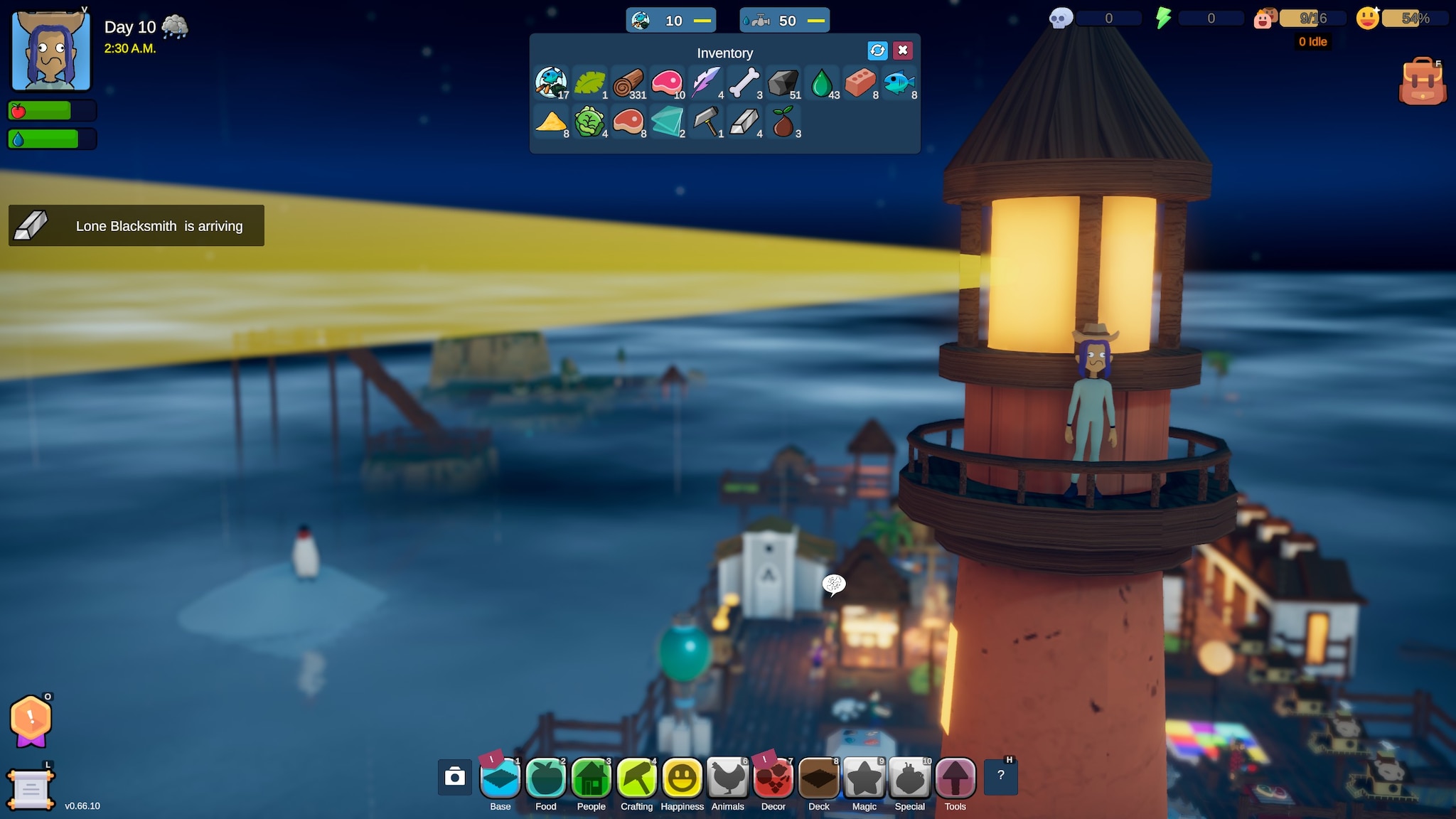Activate the camera photo mode button
This screenshot has width=1456, height=819.
pos(455,776)
